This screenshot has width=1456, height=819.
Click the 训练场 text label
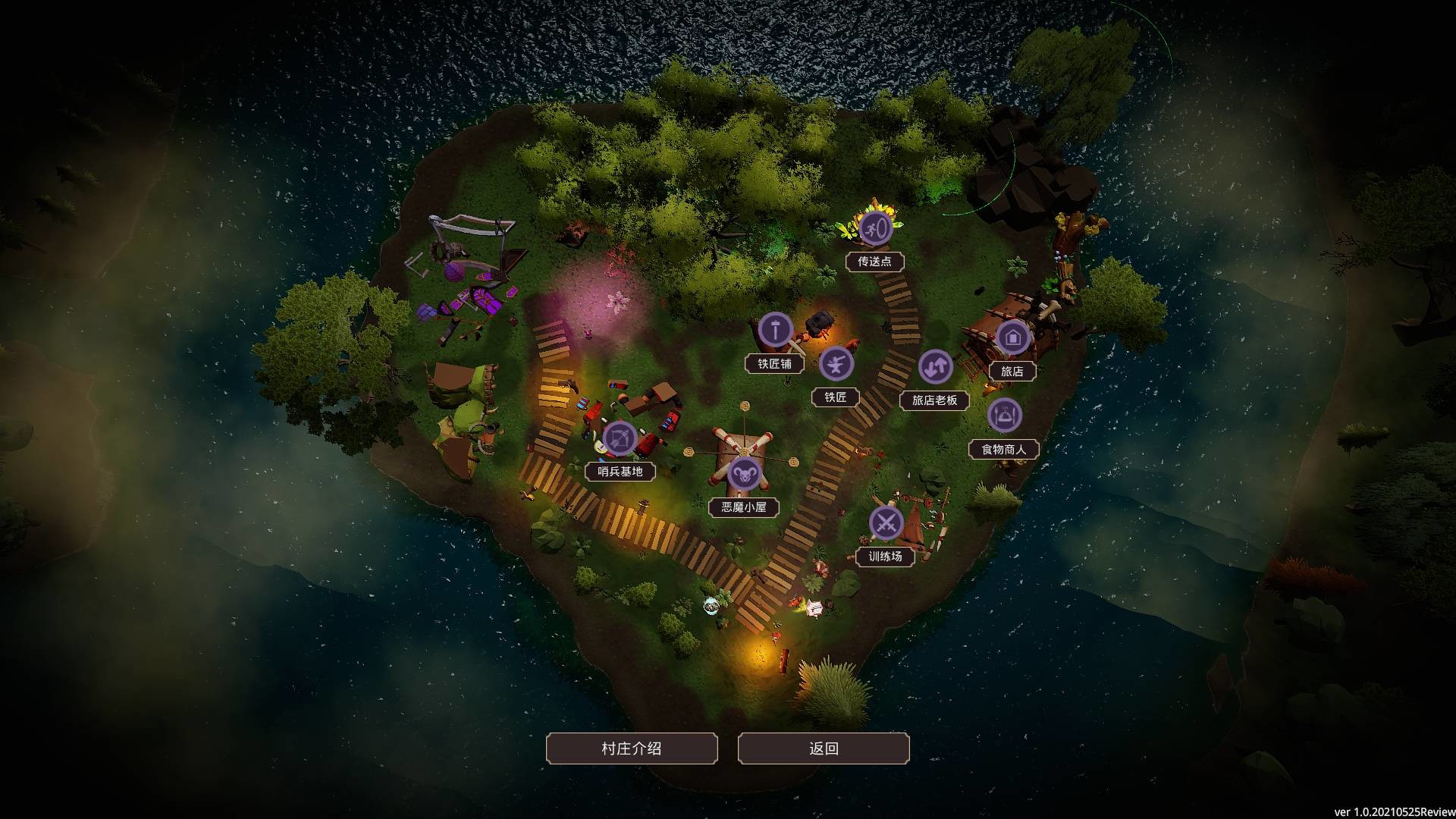click(x=886, y=555)
